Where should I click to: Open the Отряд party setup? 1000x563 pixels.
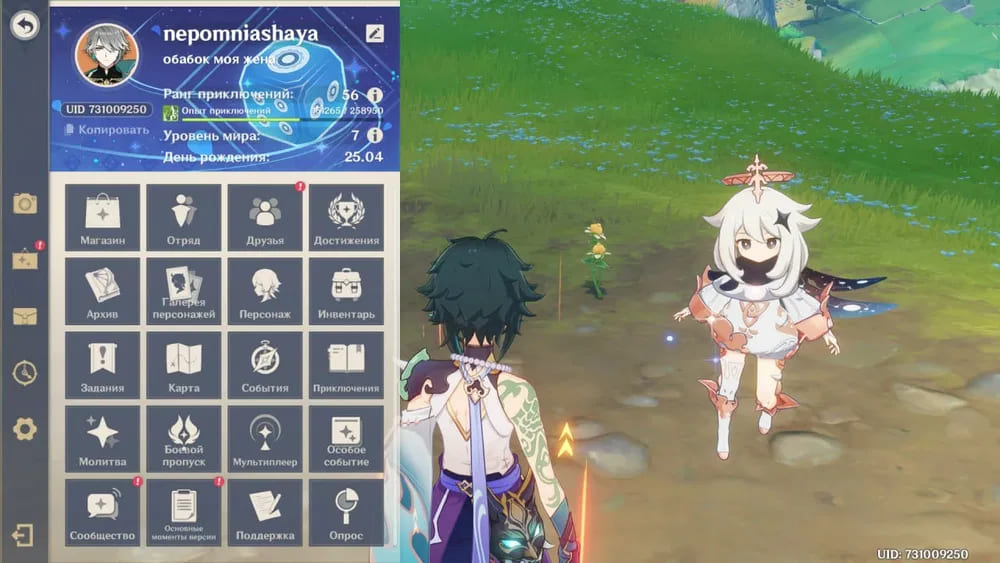[184, 218]
